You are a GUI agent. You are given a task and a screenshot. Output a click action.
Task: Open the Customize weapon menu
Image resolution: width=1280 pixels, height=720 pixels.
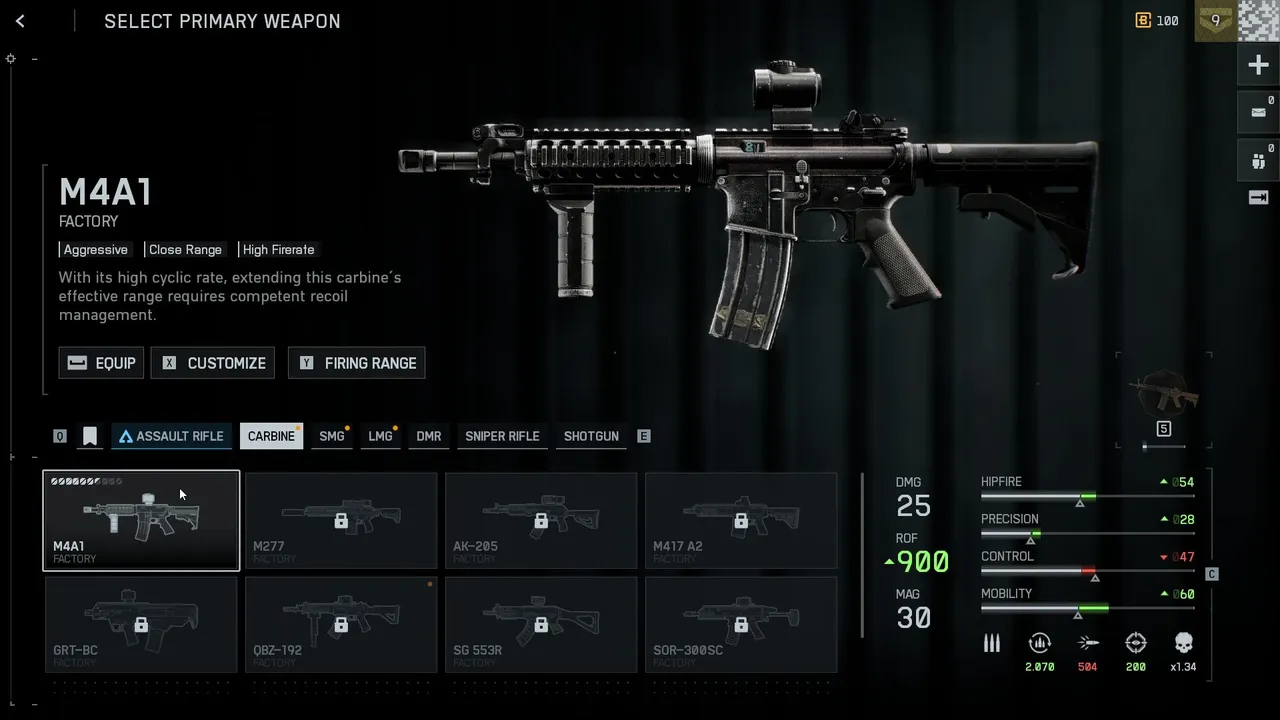pyautogui.click(x=213, y=363)
